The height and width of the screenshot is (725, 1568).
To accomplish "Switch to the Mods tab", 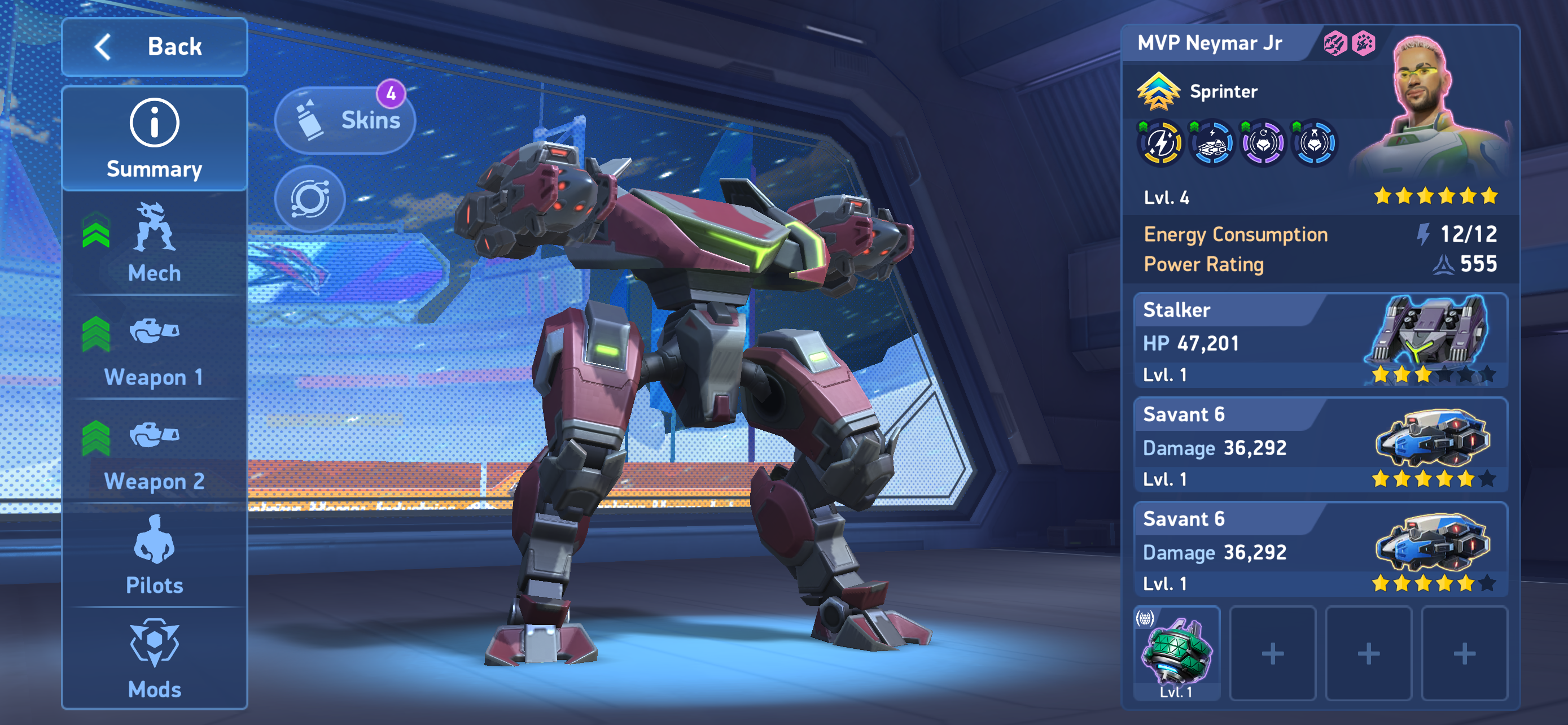I will click(x=154, y=658).
